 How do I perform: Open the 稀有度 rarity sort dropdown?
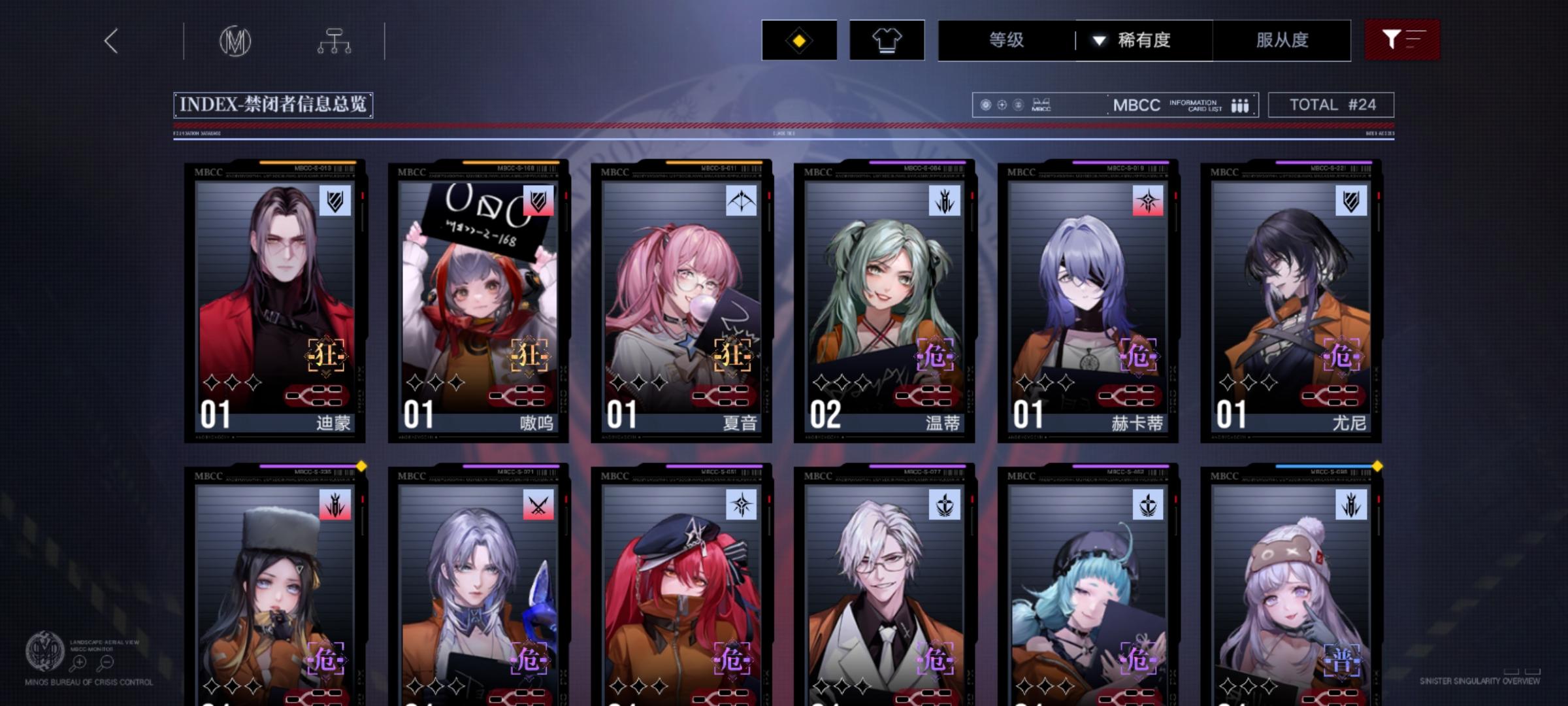click(1143, 40)
